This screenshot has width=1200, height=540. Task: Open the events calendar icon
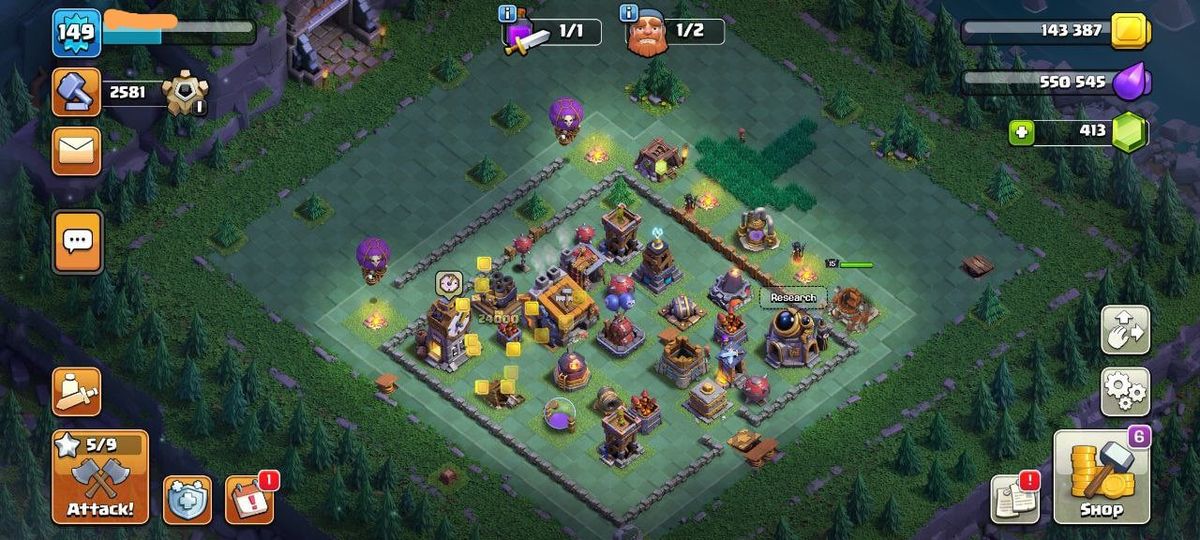pos(248,499)
